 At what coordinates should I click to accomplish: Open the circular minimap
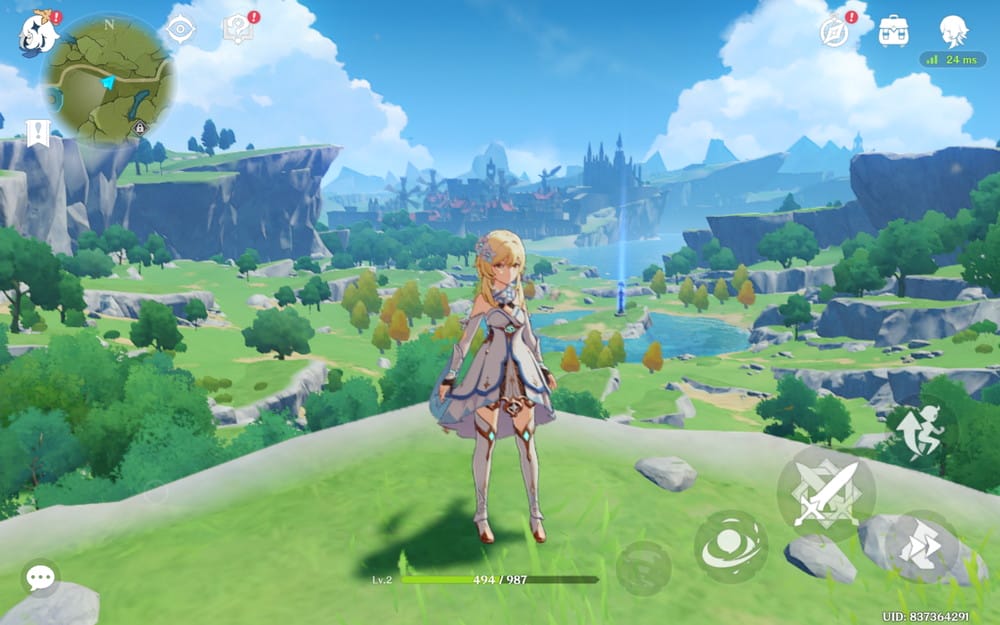(x=108, y=77)
